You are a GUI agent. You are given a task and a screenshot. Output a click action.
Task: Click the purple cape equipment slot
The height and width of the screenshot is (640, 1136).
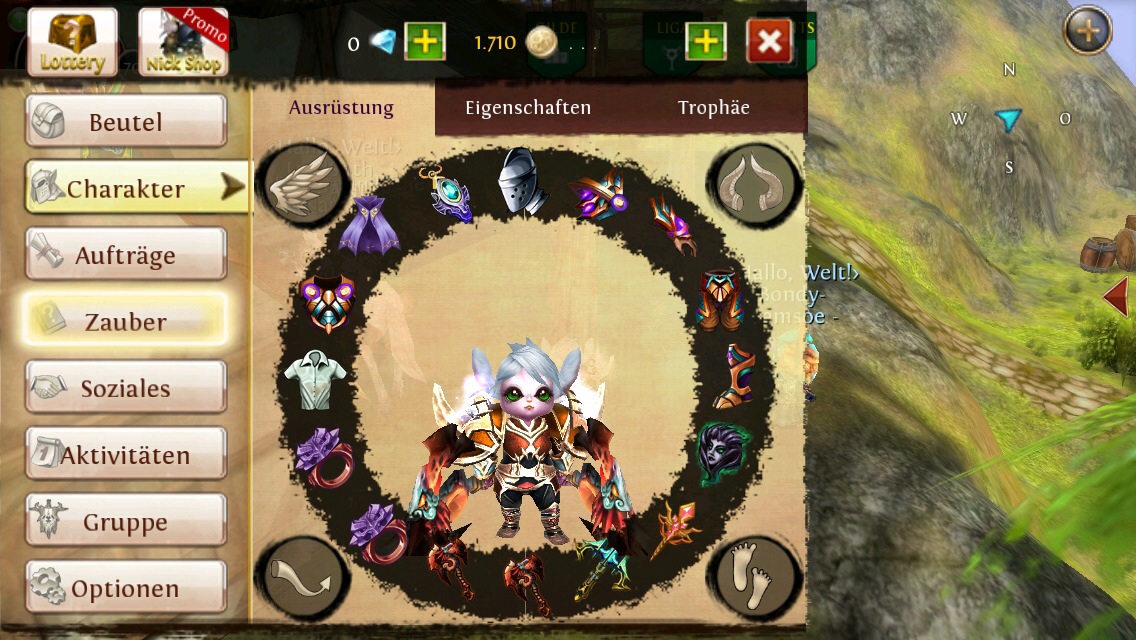click(368, 224)
